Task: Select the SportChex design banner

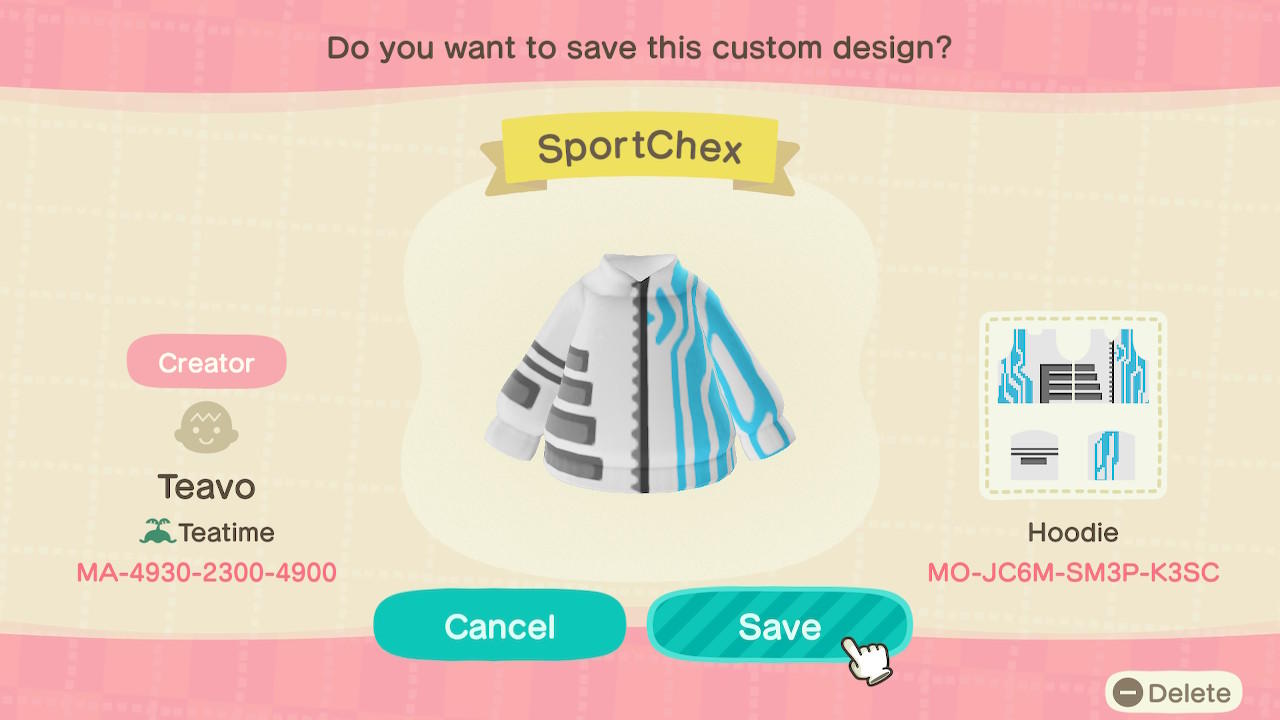Action: (x=639, y=147)
